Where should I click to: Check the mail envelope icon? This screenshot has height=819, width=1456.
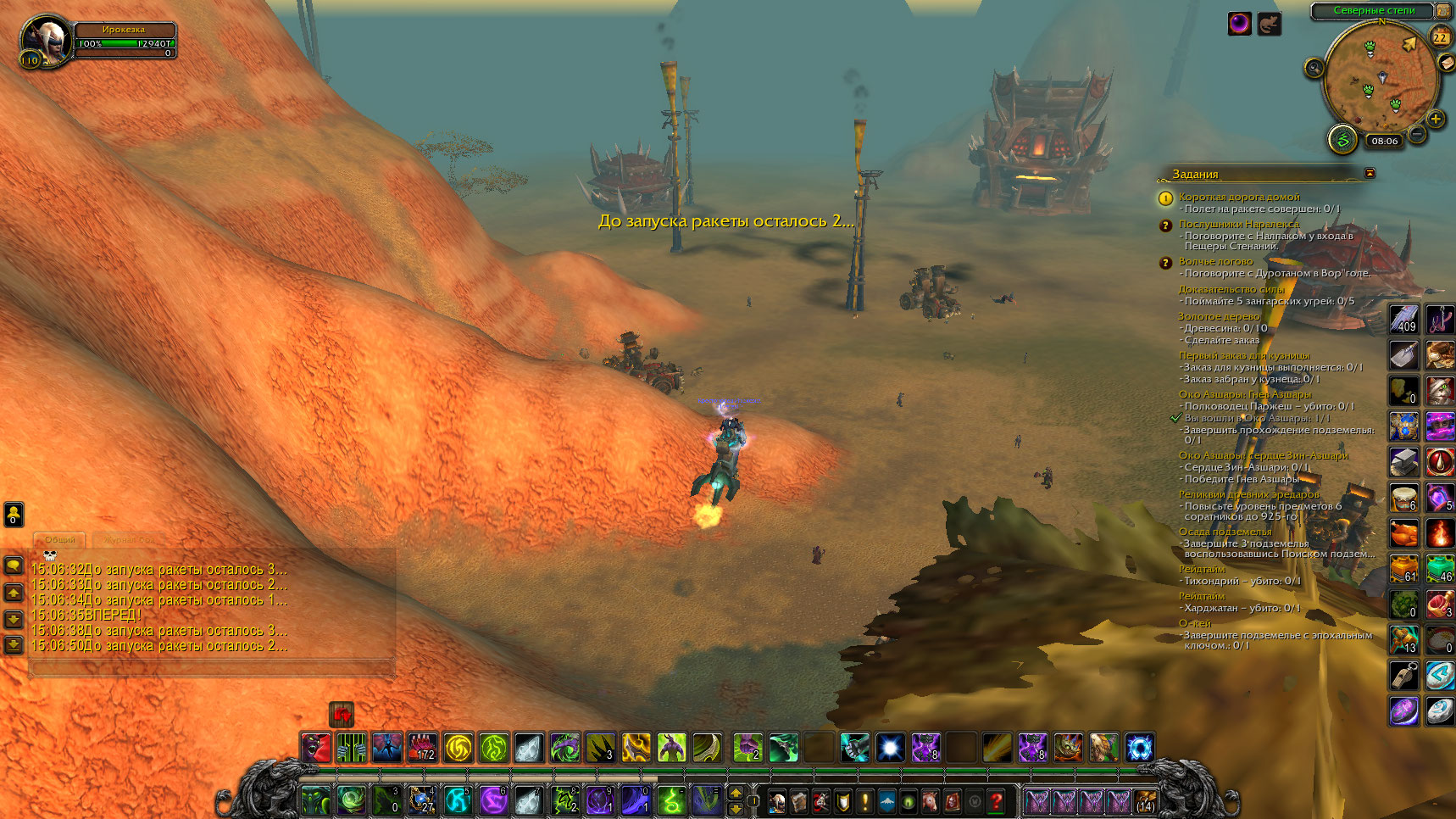[x=1447, y=63]
